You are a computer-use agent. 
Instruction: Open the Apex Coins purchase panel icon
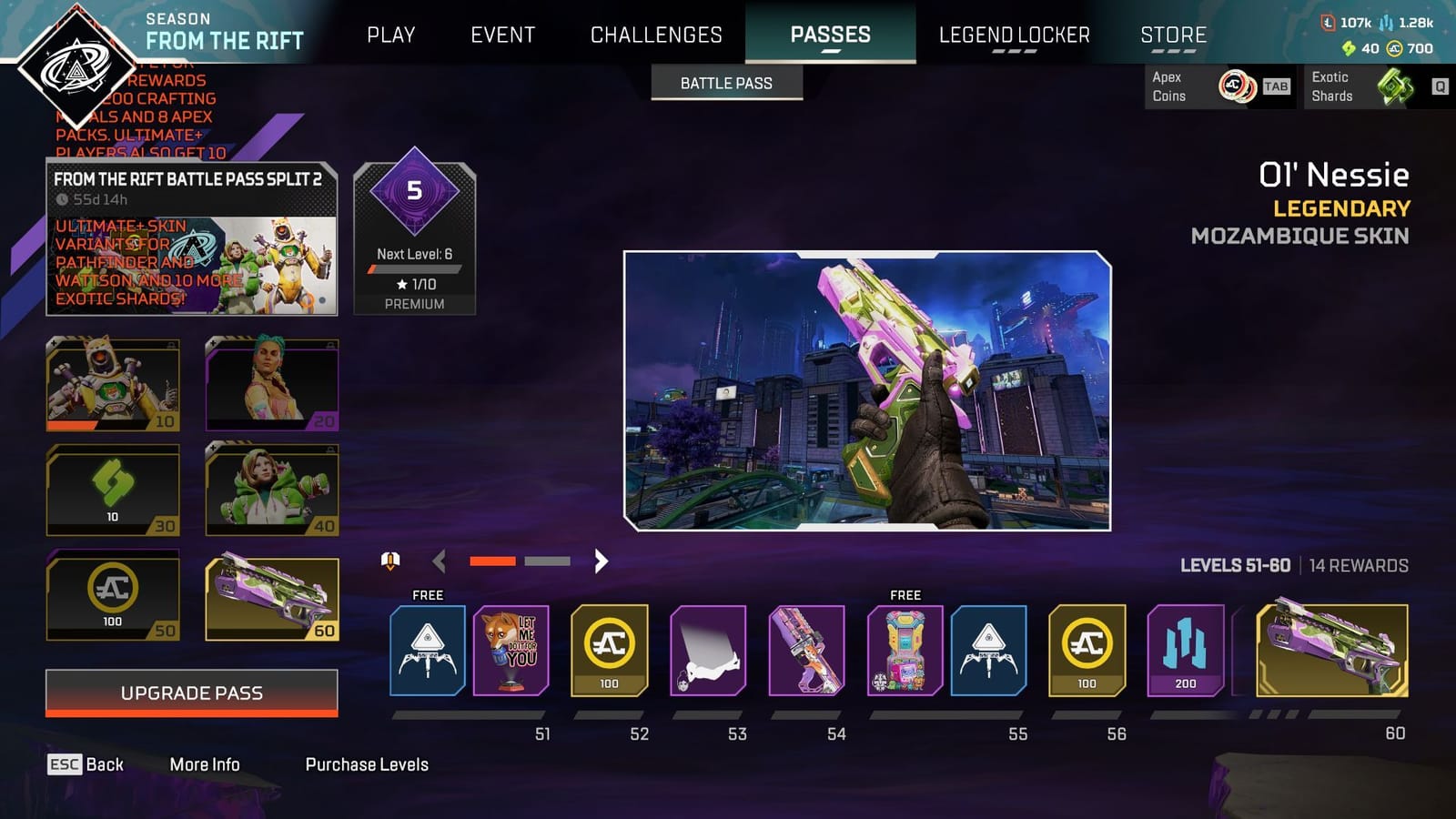point(1236,87)
